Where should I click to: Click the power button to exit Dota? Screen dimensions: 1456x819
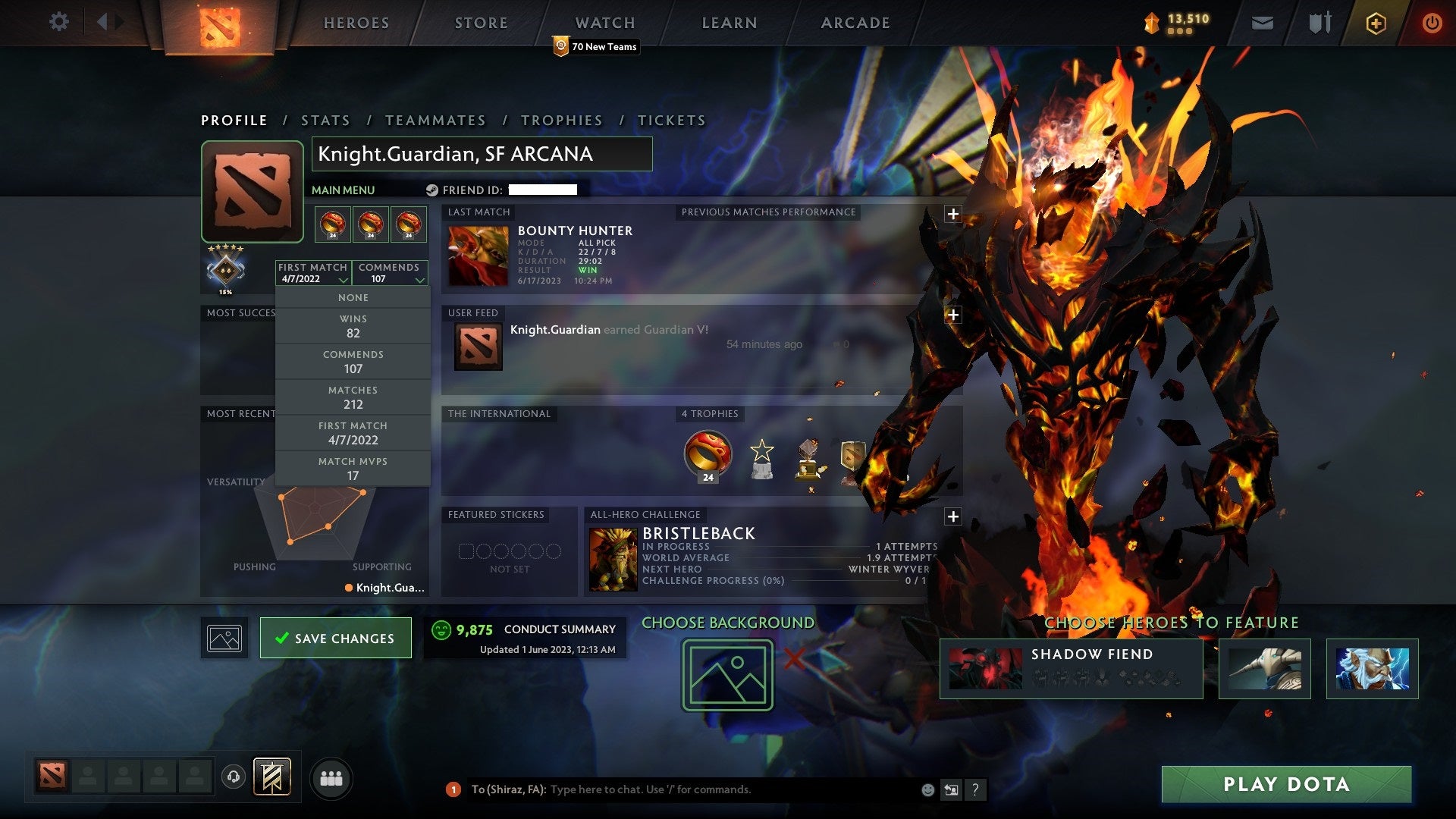pos(1432,23)
